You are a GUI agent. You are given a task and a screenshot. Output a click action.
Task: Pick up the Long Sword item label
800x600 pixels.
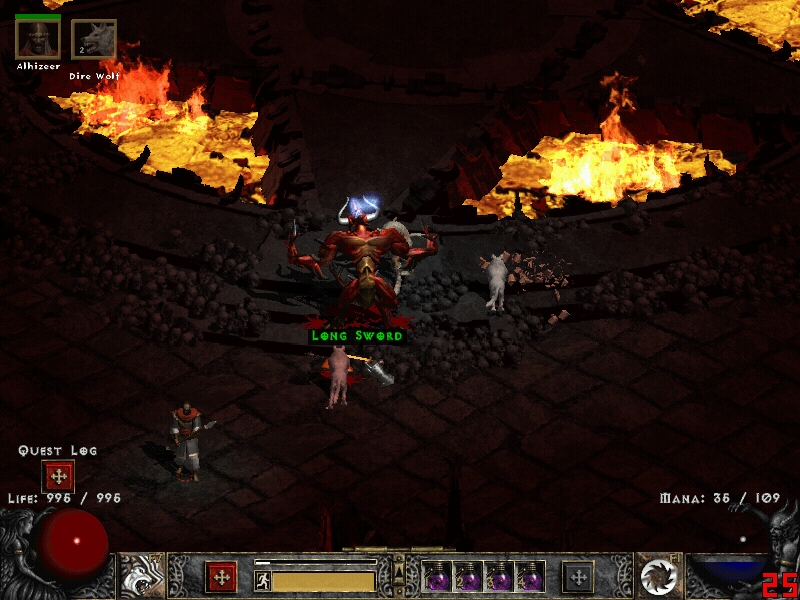point(357,336)
